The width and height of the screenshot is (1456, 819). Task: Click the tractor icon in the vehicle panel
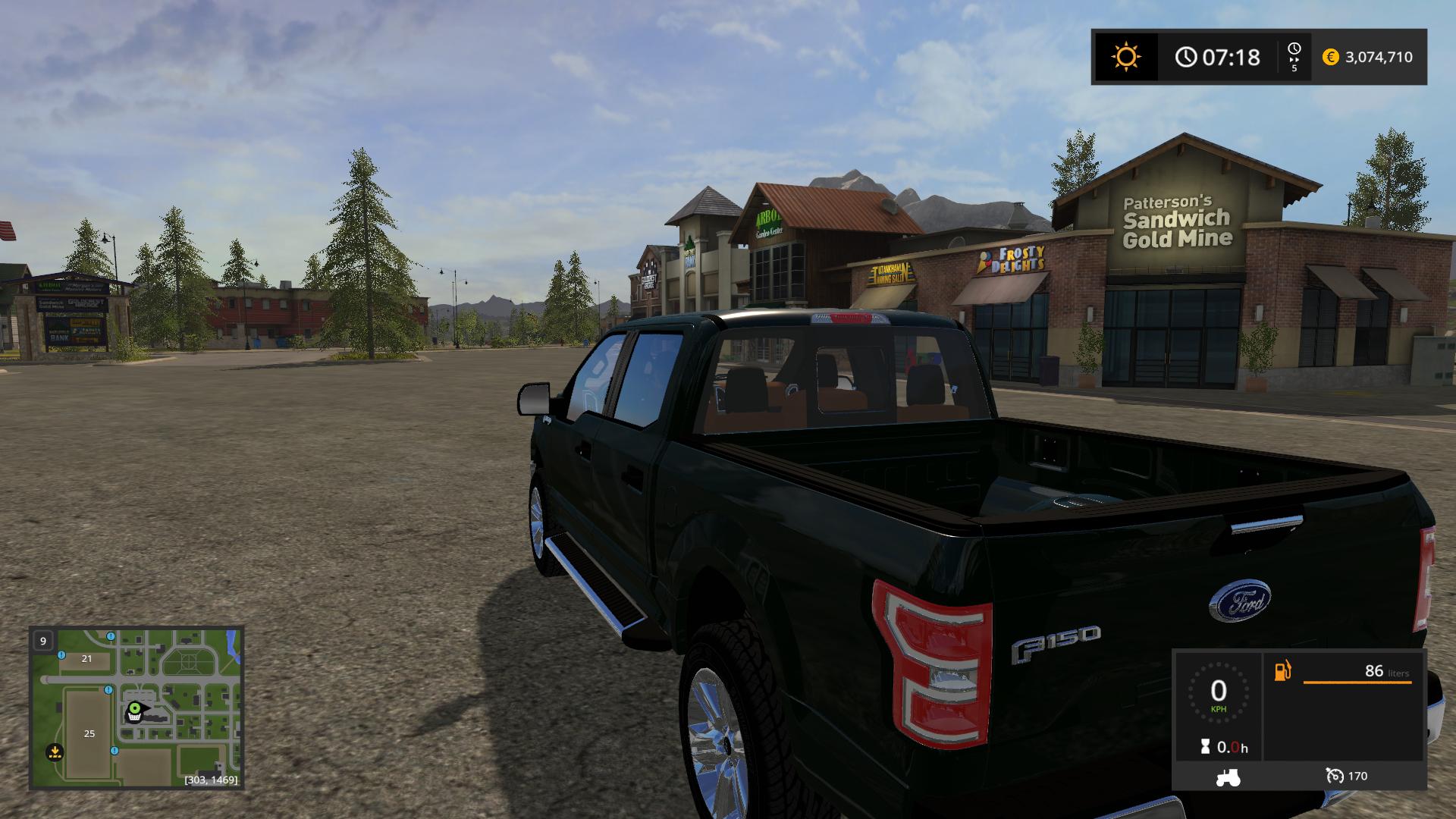[x=1227, y=777]
